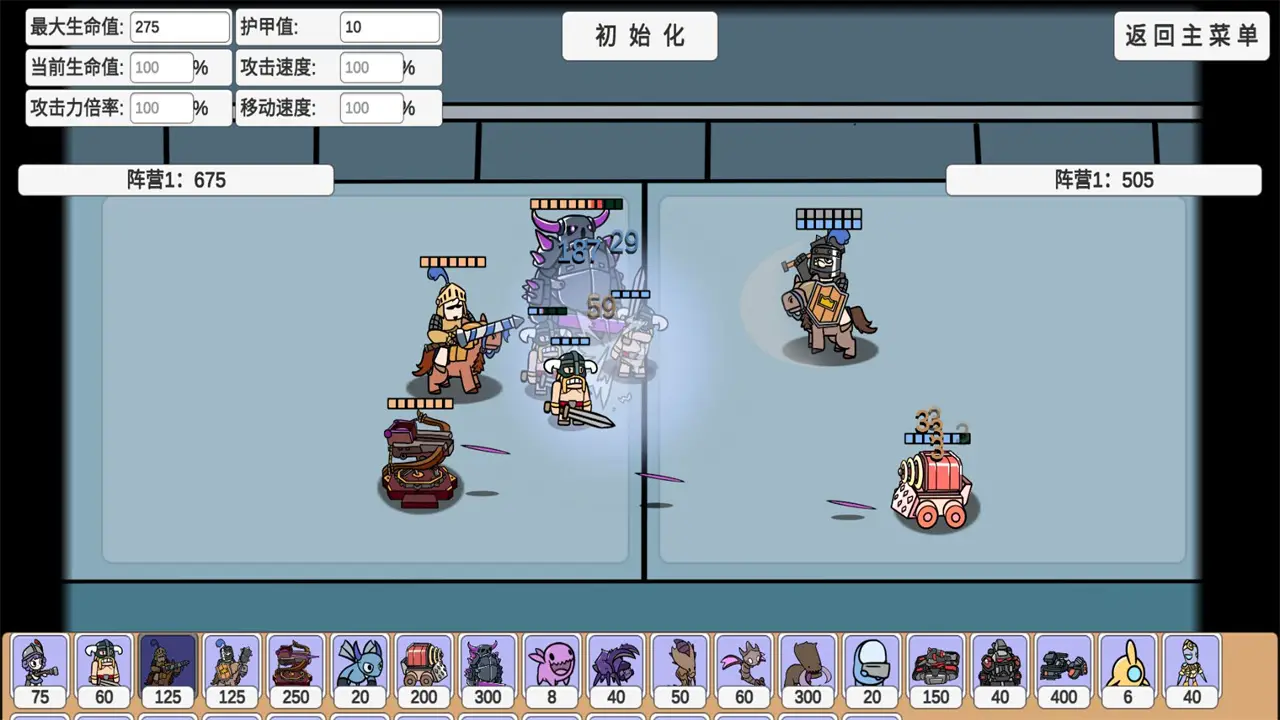Select the 300-cost brown furry monster card

coord(807,670)
